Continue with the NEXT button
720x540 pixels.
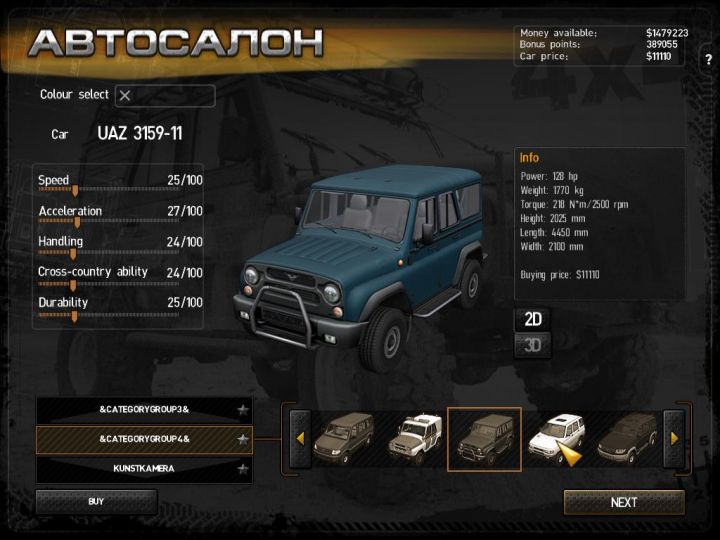pos(624,502)
